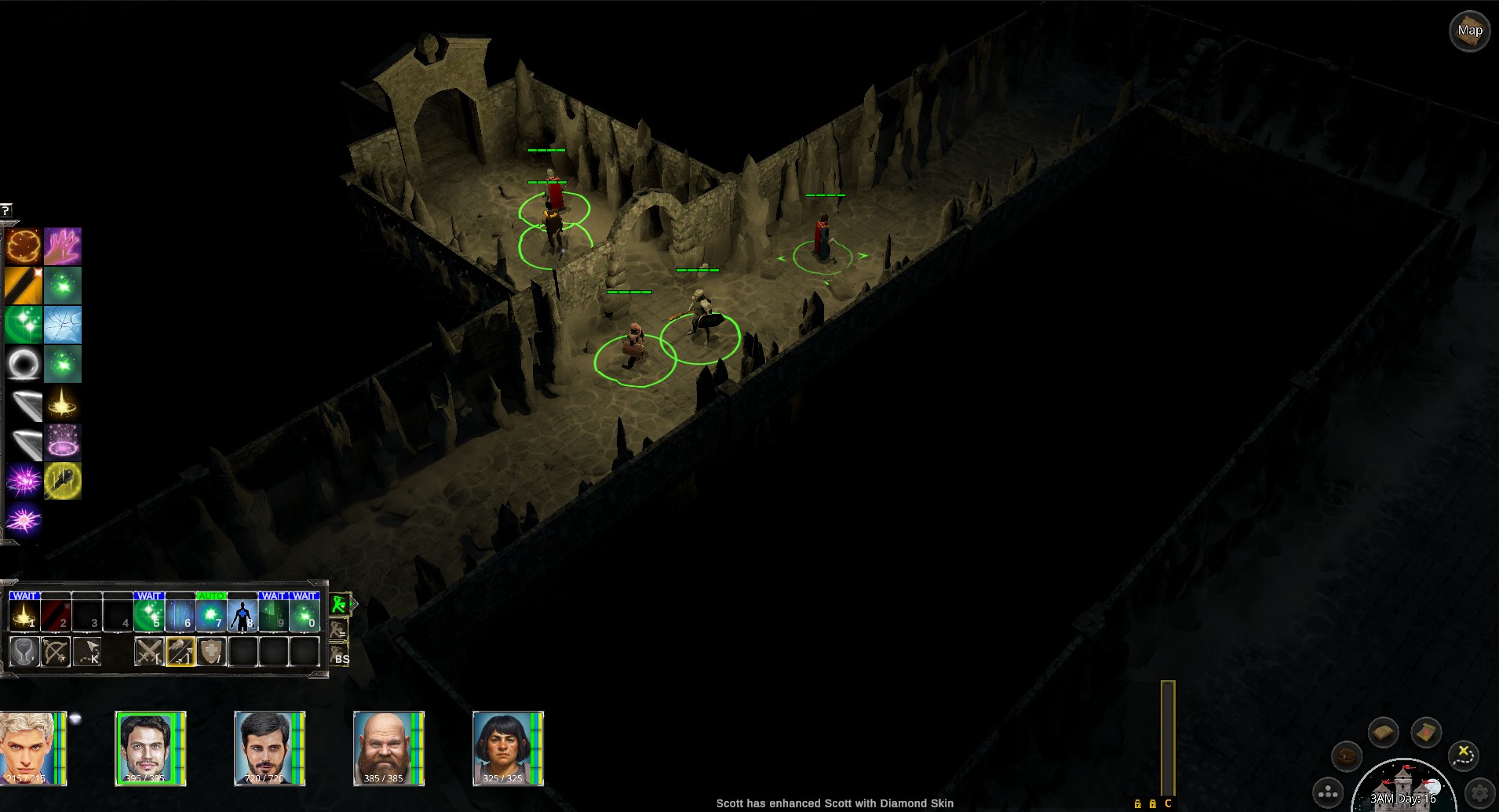The image size is (1499, 812).
Task: Open settings with the gear icon
Action: click(x=1480, y=792)
